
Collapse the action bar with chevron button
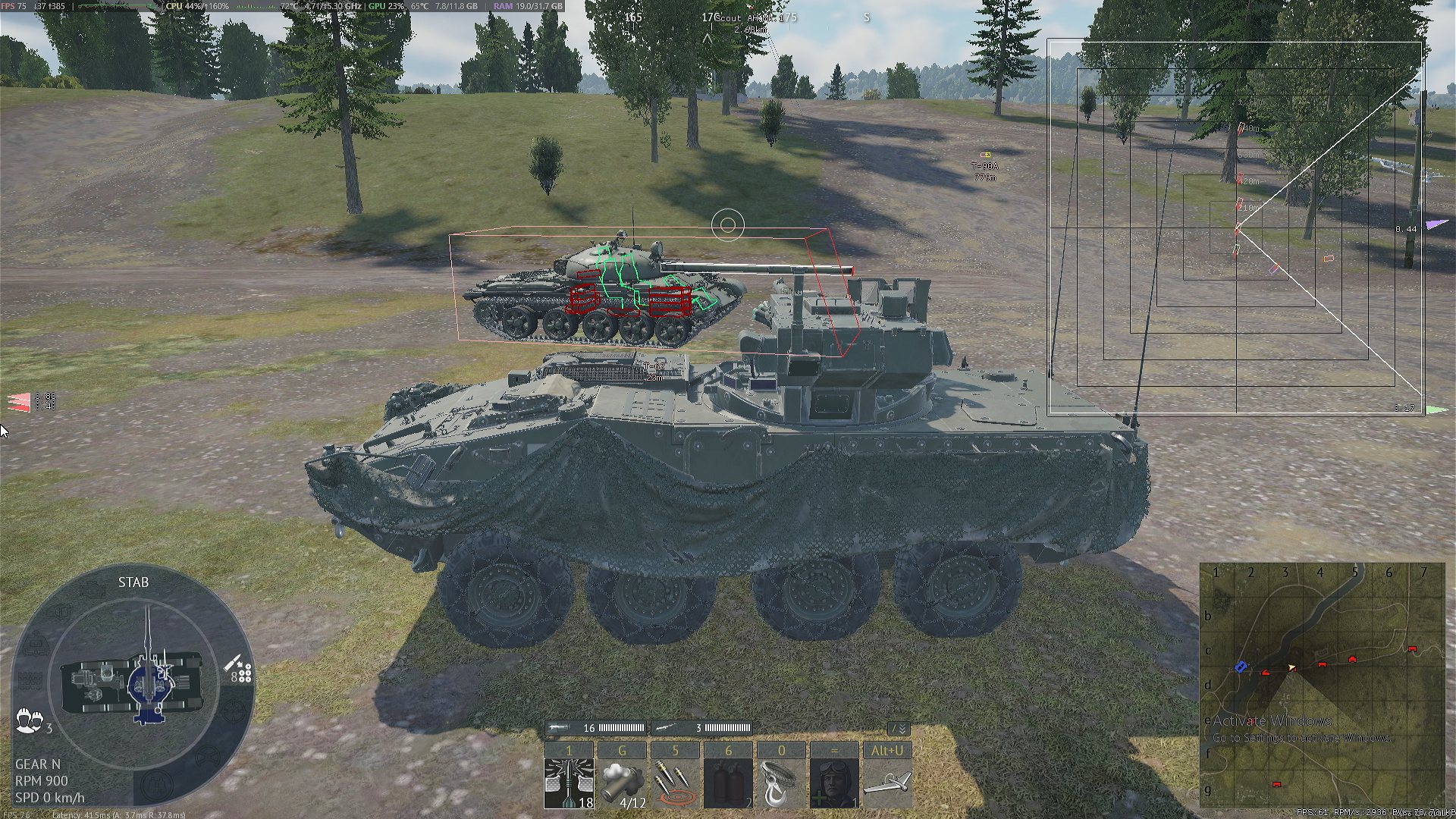[899, 729]
